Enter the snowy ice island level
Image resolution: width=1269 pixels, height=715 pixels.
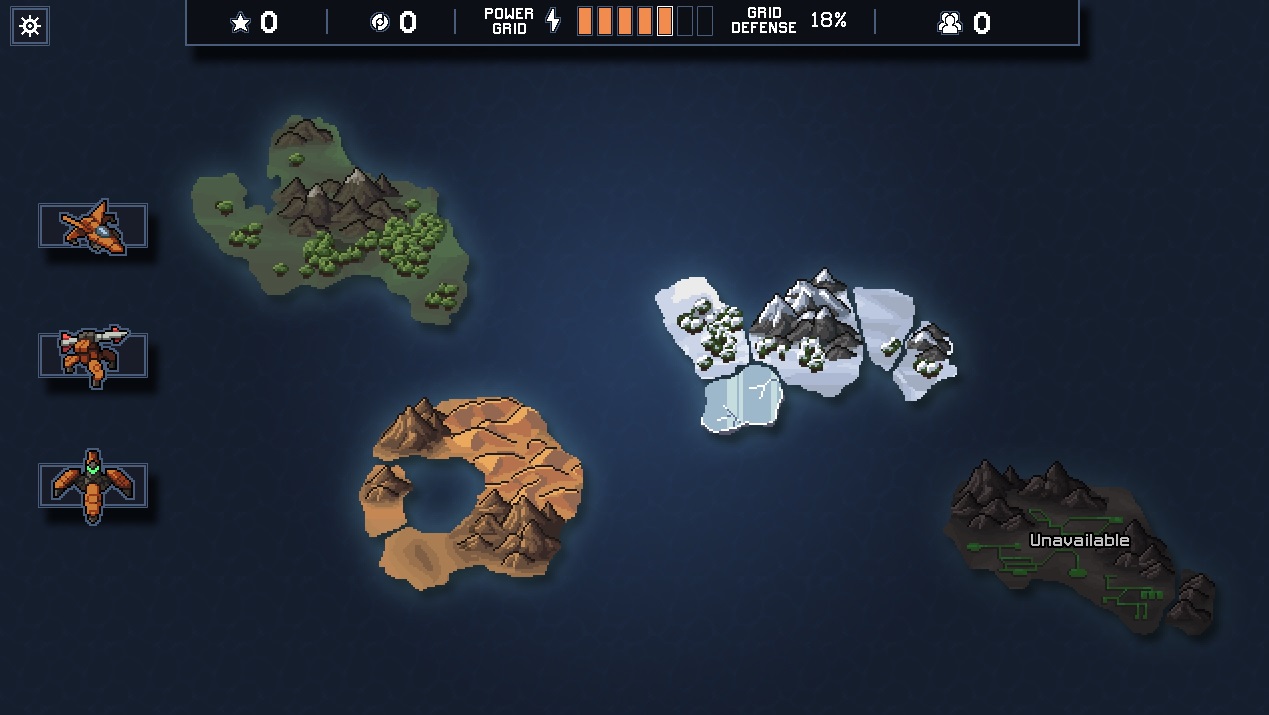pyautogui.click(x=800, y=340)
